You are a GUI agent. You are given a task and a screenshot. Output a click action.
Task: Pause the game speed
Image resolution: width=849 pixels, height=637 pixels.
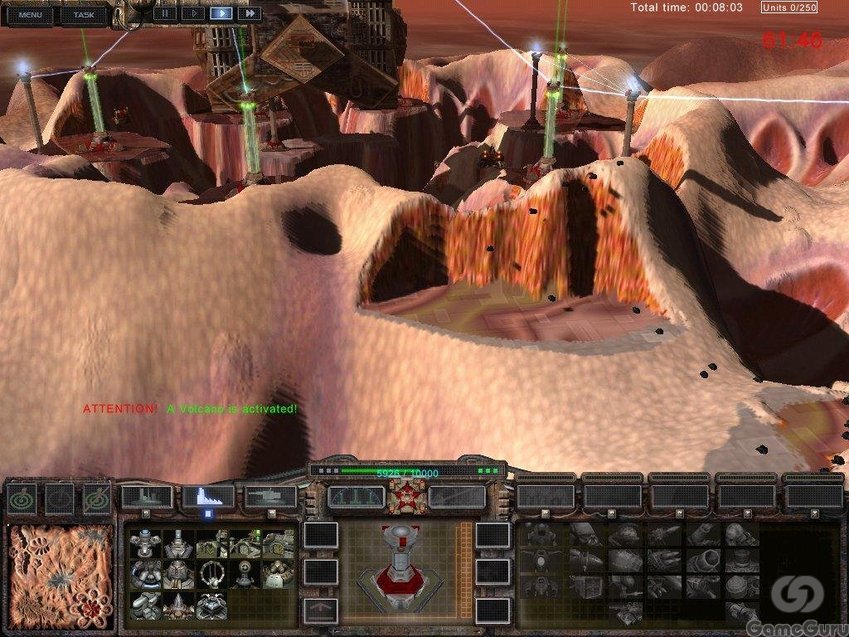pos(164,14)
